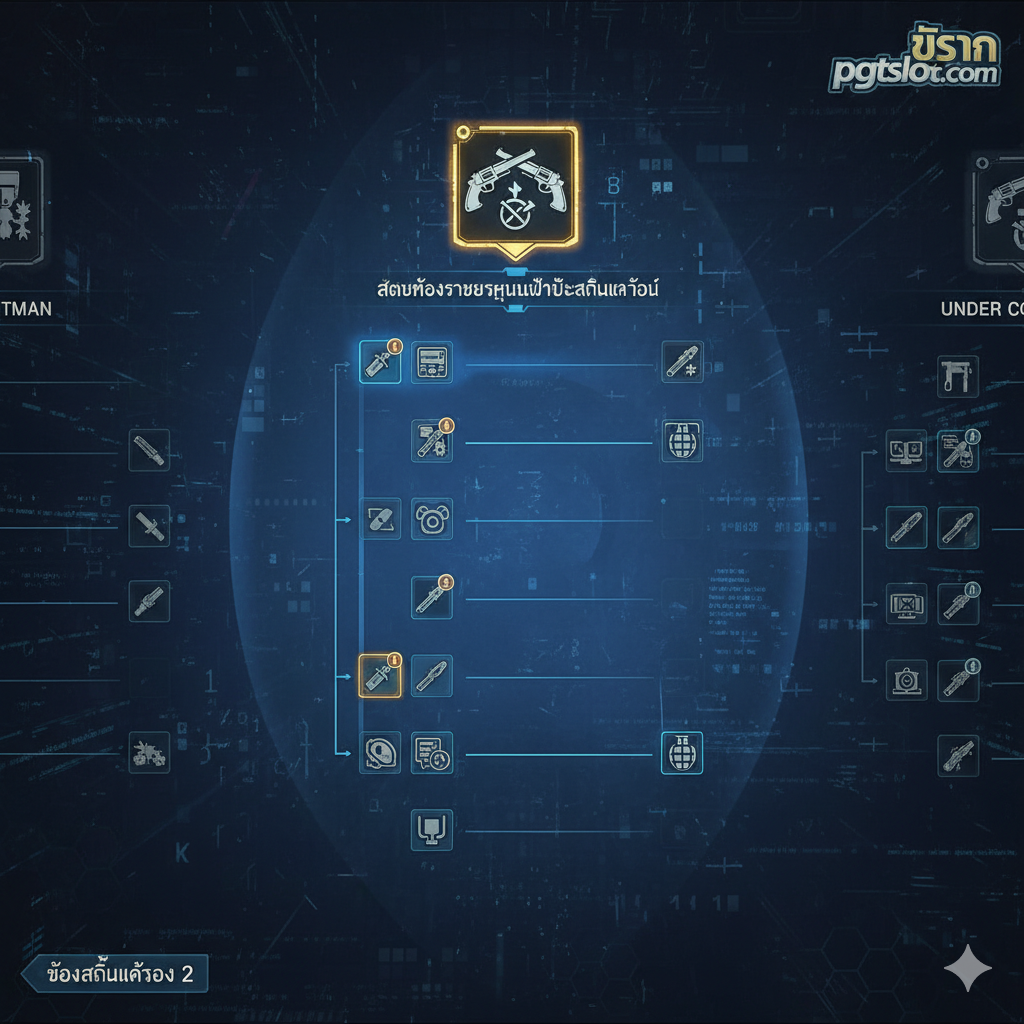Pick the radio device skill node
Screen dimensions: 1024x1024
(432, 362)
